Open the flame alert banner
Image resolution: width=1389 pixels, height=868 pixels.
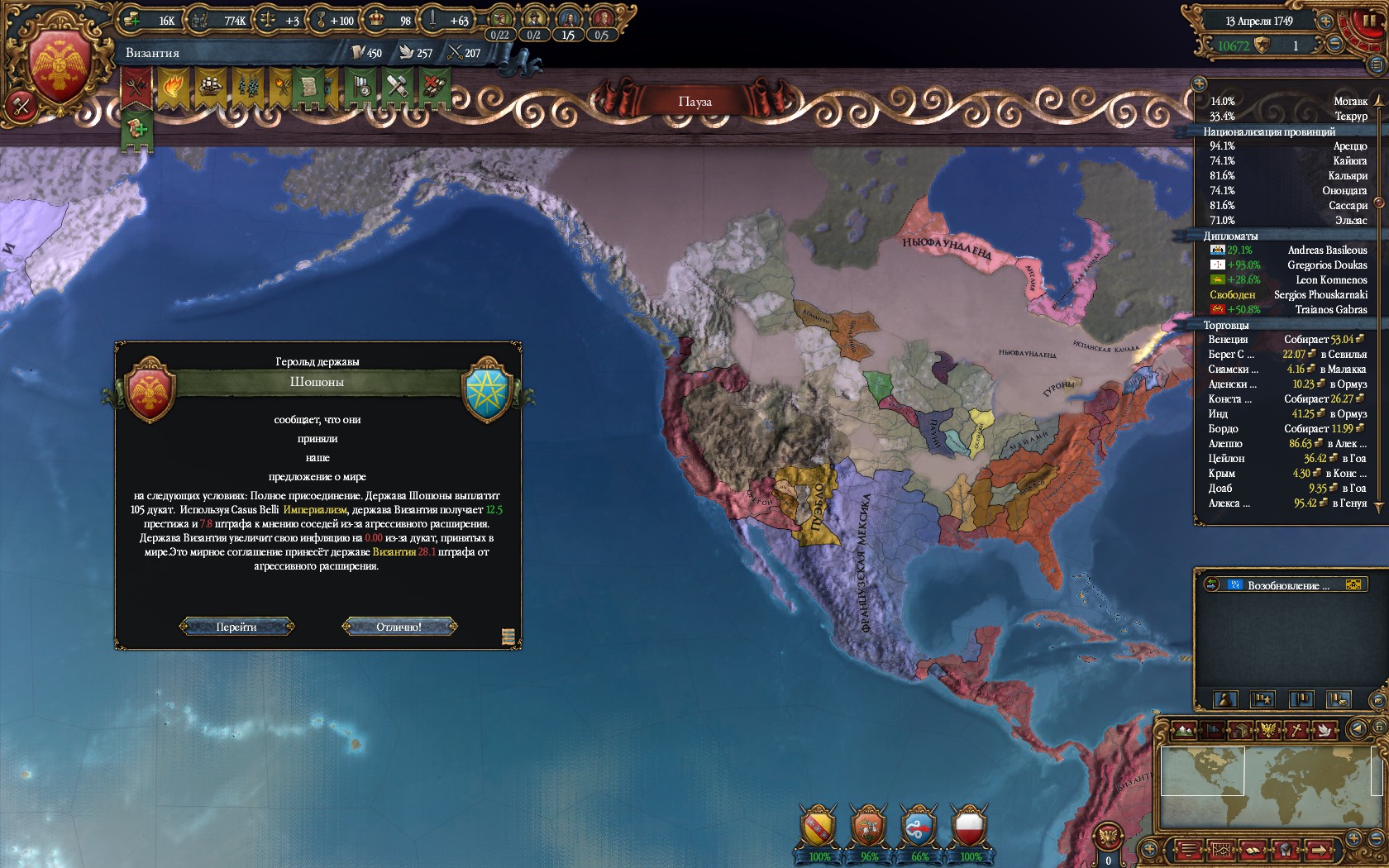click(x=174, y=87)
